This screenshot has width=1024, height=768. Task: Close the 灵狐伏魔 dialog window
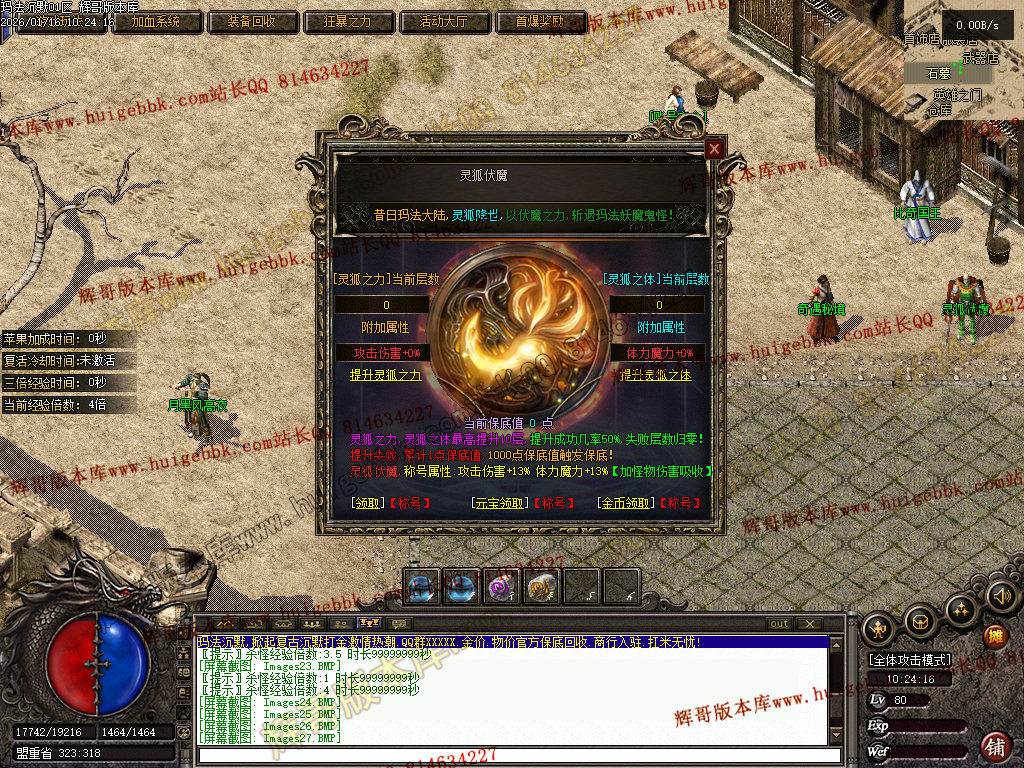[x=713, y=149]
